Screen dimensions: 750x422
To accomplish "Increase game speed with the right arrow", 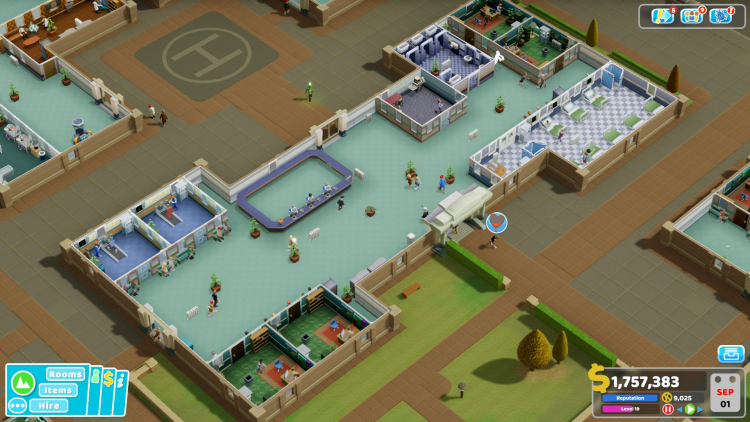I will [x=701, y=409].
